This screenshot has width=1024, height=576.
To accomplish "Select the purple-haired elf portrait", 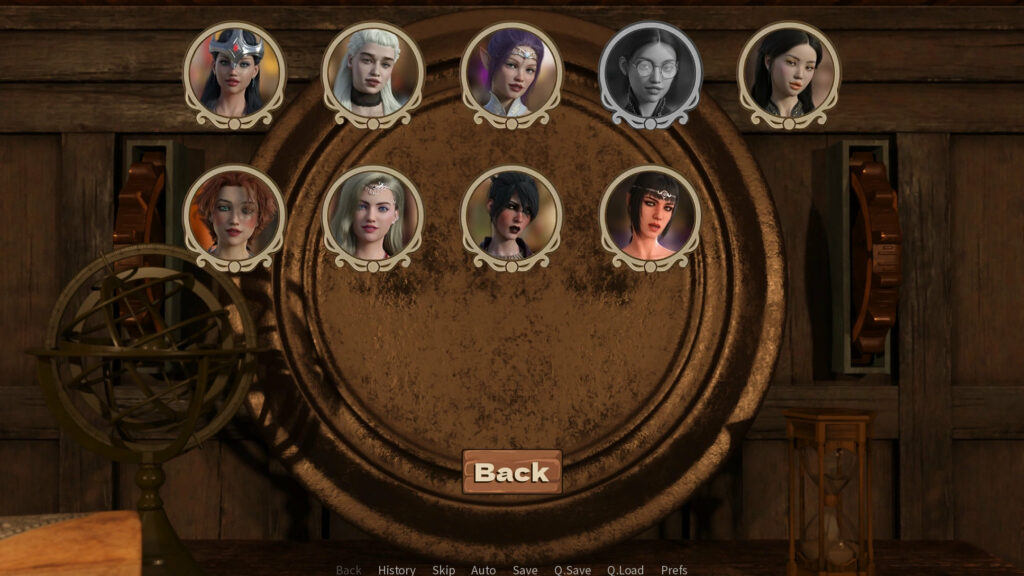I will point(511,73).
